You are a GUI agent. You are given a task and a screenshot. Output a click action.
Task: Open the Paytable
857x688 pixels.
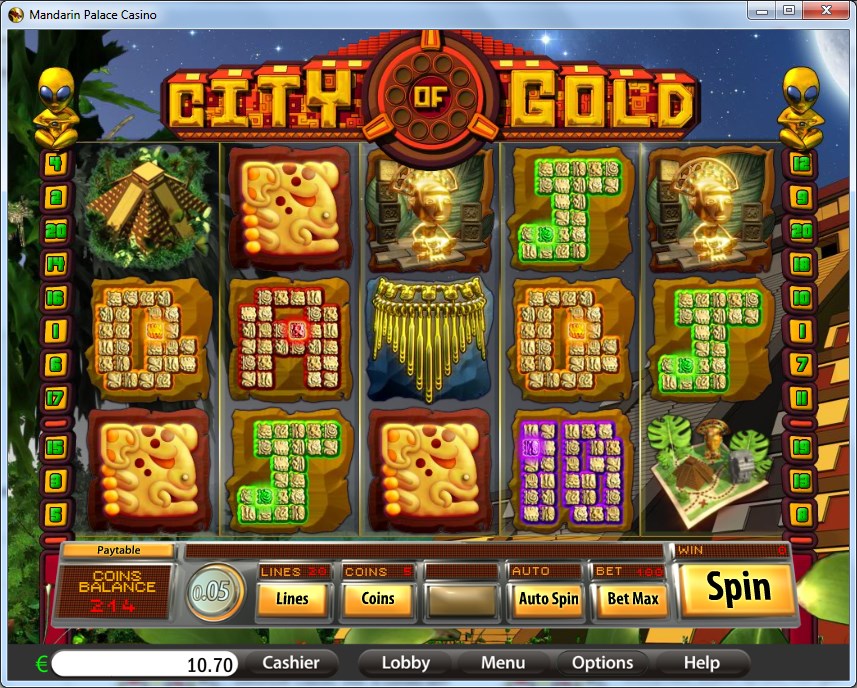[118, 550]
